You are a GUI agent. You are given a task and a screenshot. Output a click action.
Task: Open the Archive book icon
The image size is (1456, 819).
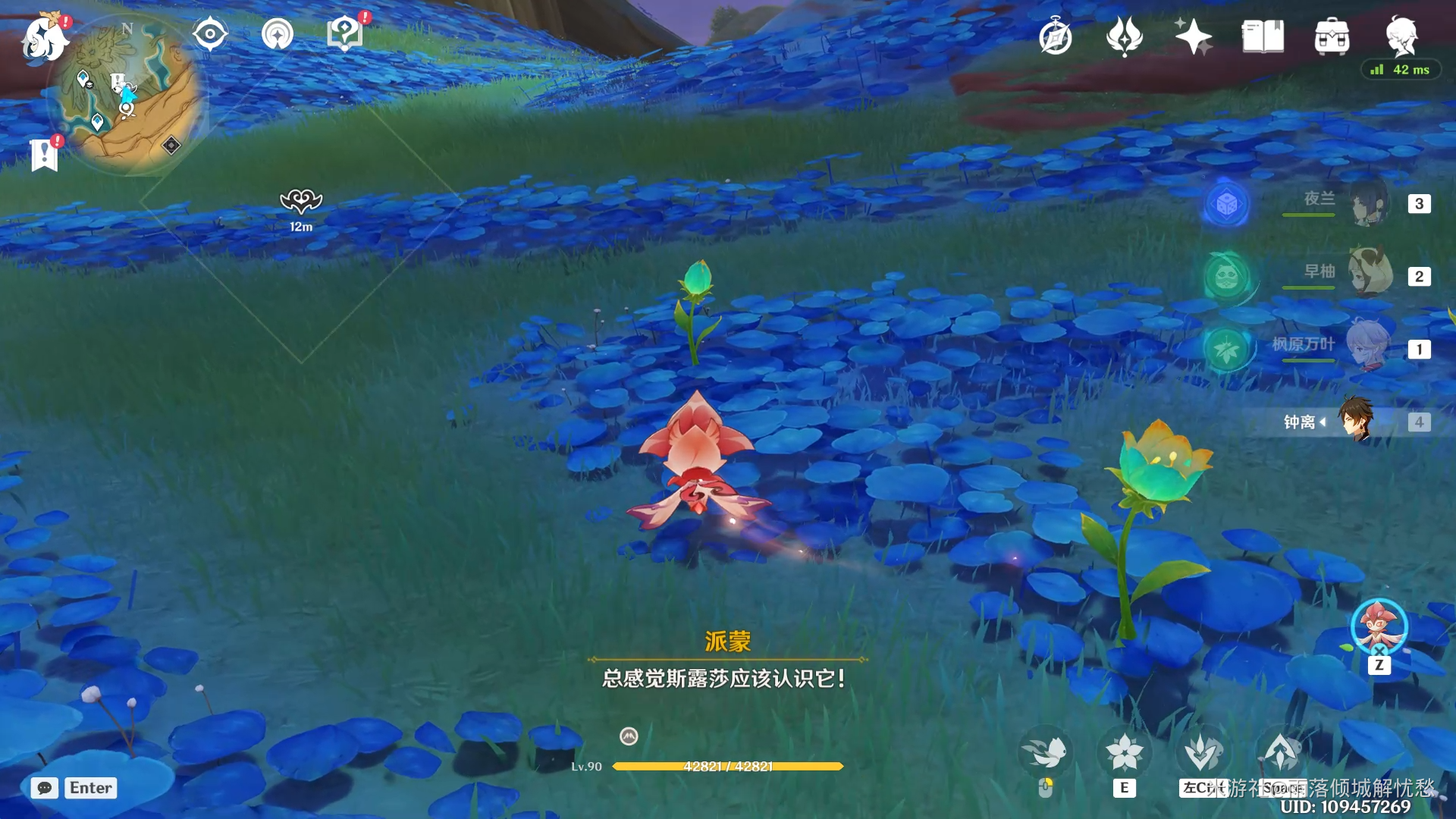[x=1263, y=36]
